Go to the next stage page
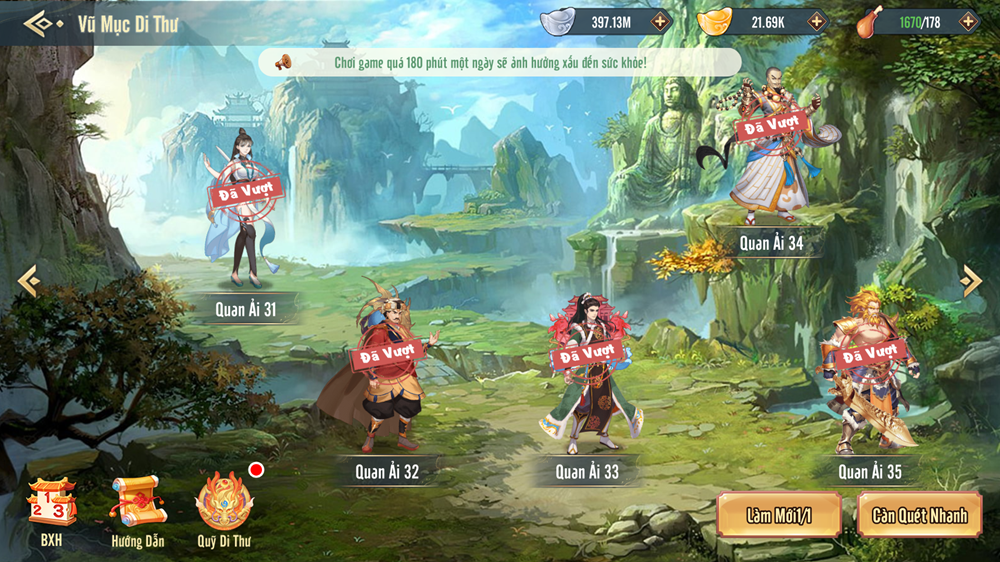This screenshot has width=1000, height=562. (x=970, y=281)
